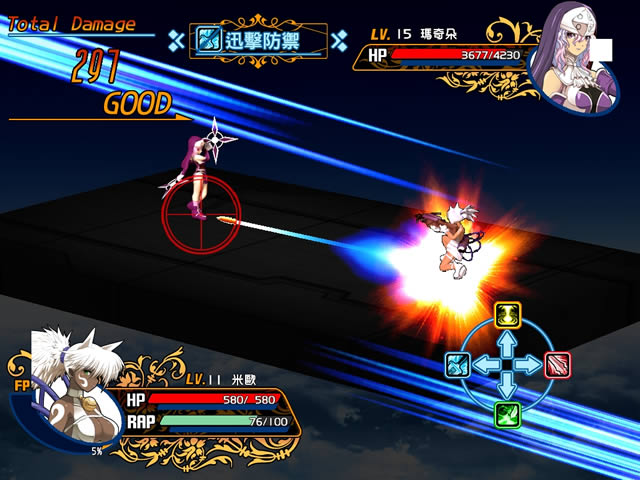
Task: Select the yellow skill icon atop the wheel
Action: [x=508, y=316]
